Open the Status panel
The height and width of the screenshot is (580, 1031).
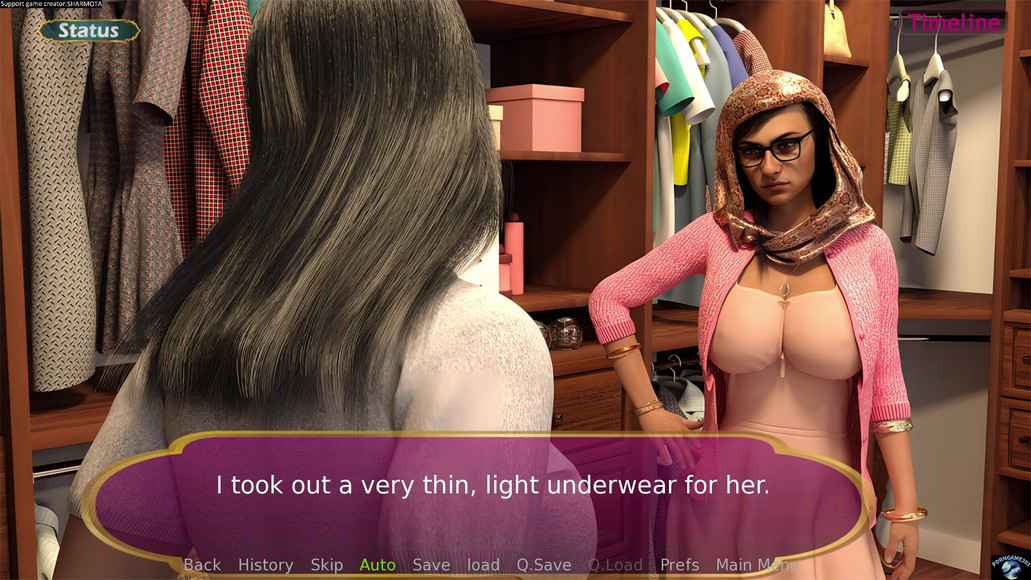click(x=89, y=30)
